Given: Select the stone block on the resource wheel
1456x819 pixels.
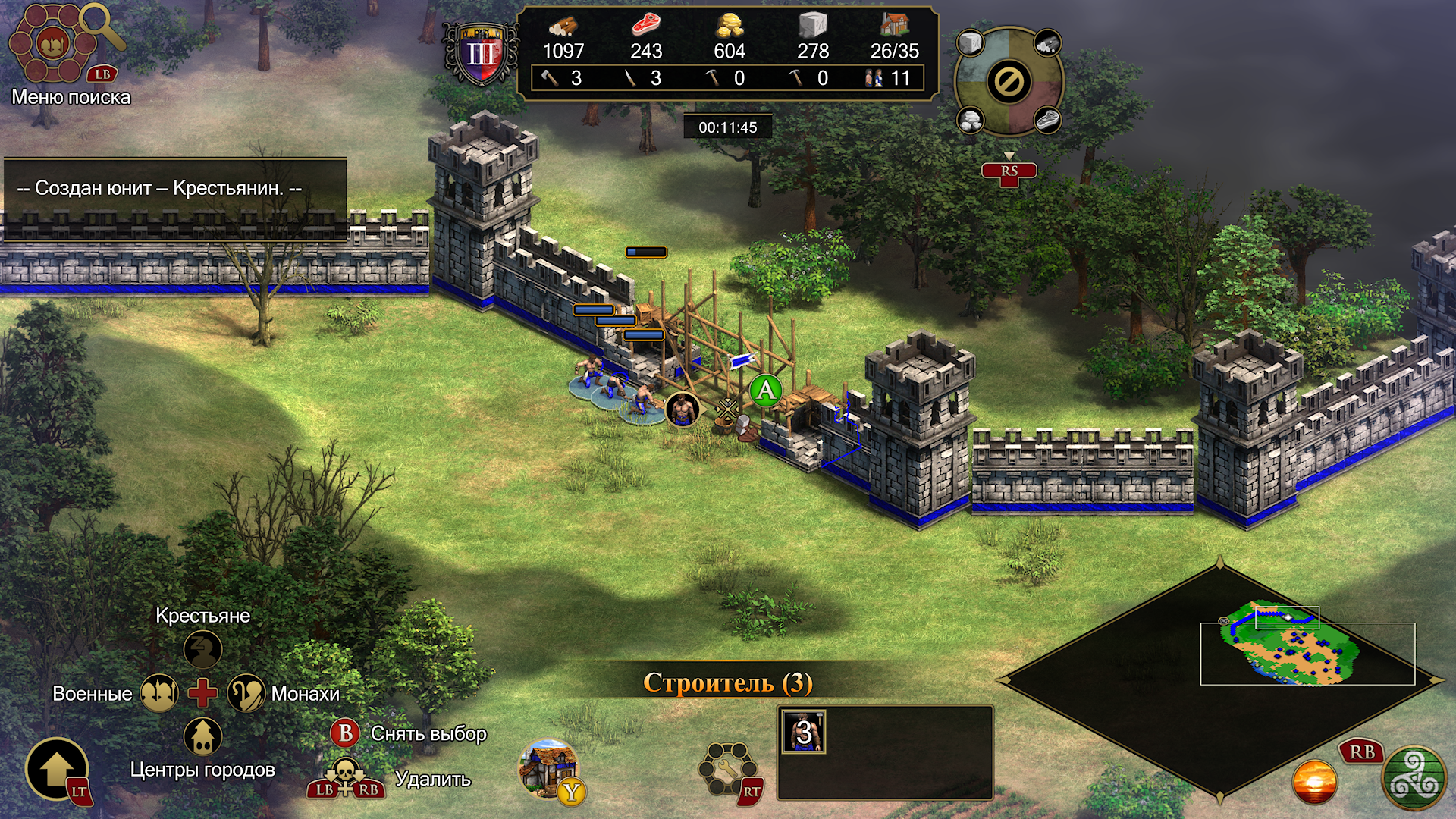Looking at the screenshot, I should [970, 42].
